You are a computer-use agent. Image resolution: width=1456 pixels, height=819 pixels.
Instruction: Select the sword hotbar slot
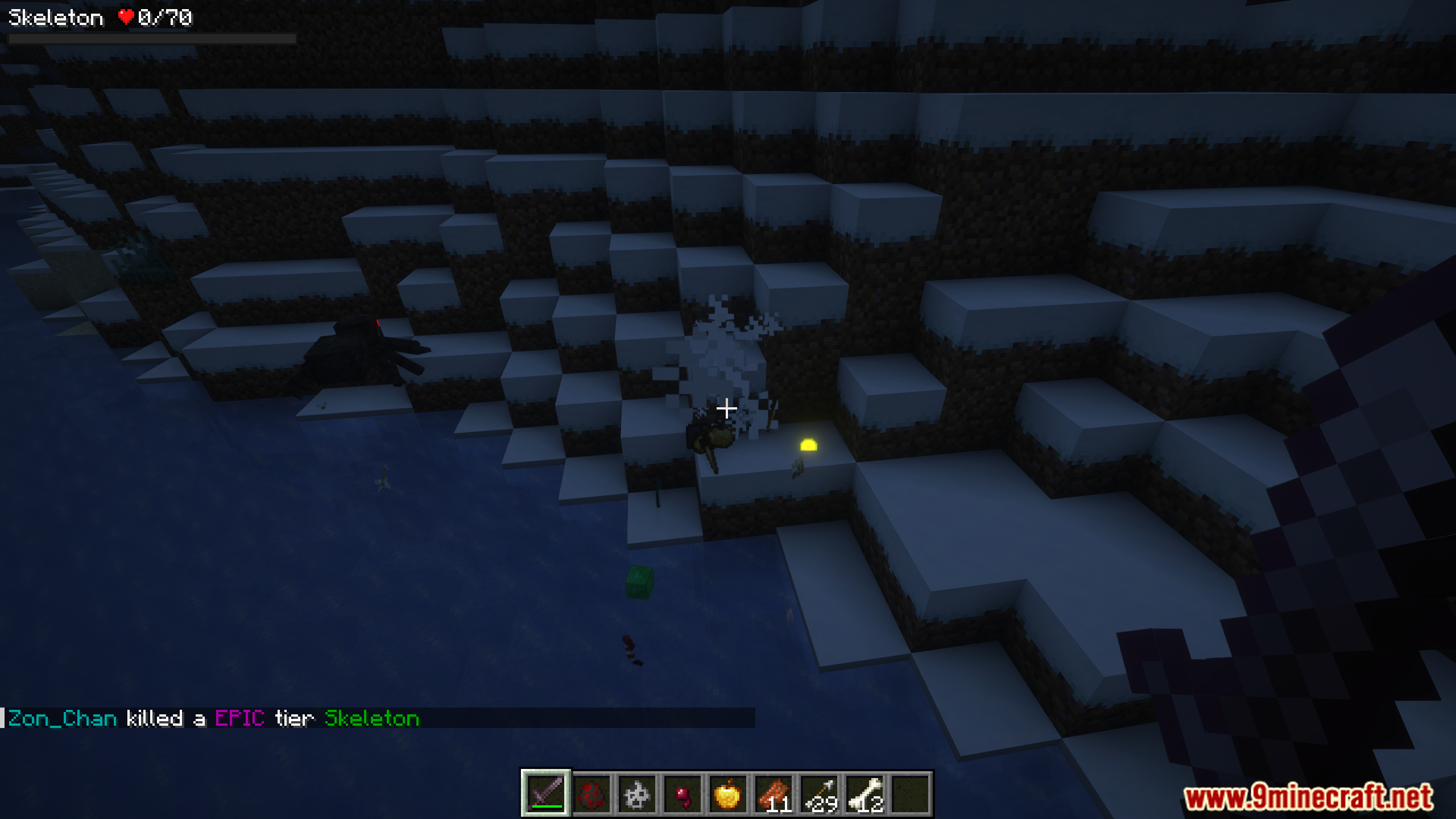tap(546, 793)
